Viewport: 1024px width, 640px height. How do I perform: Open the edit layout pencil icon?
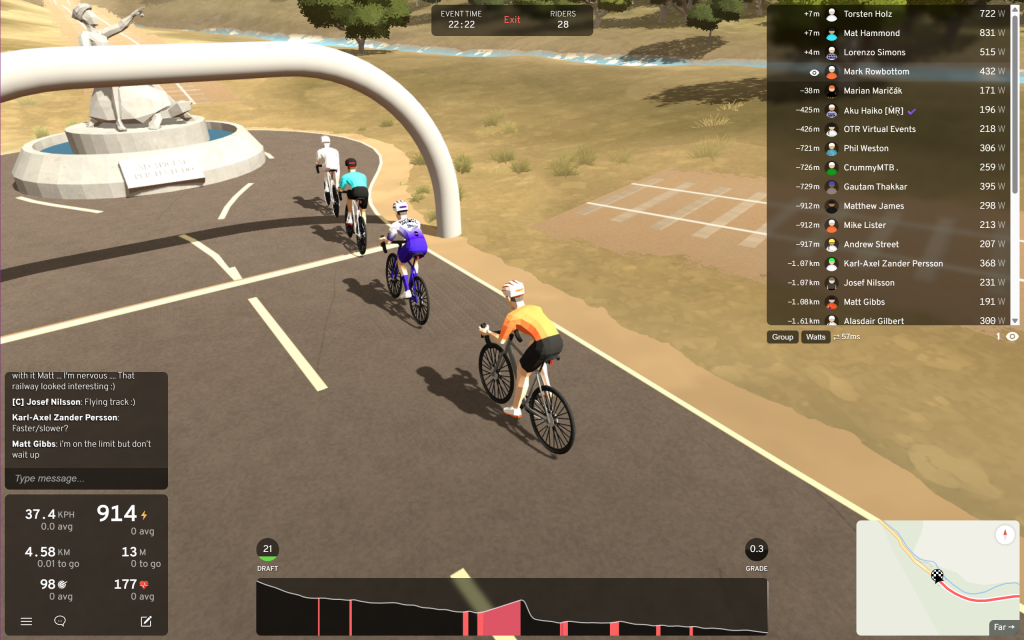[146, 621]
